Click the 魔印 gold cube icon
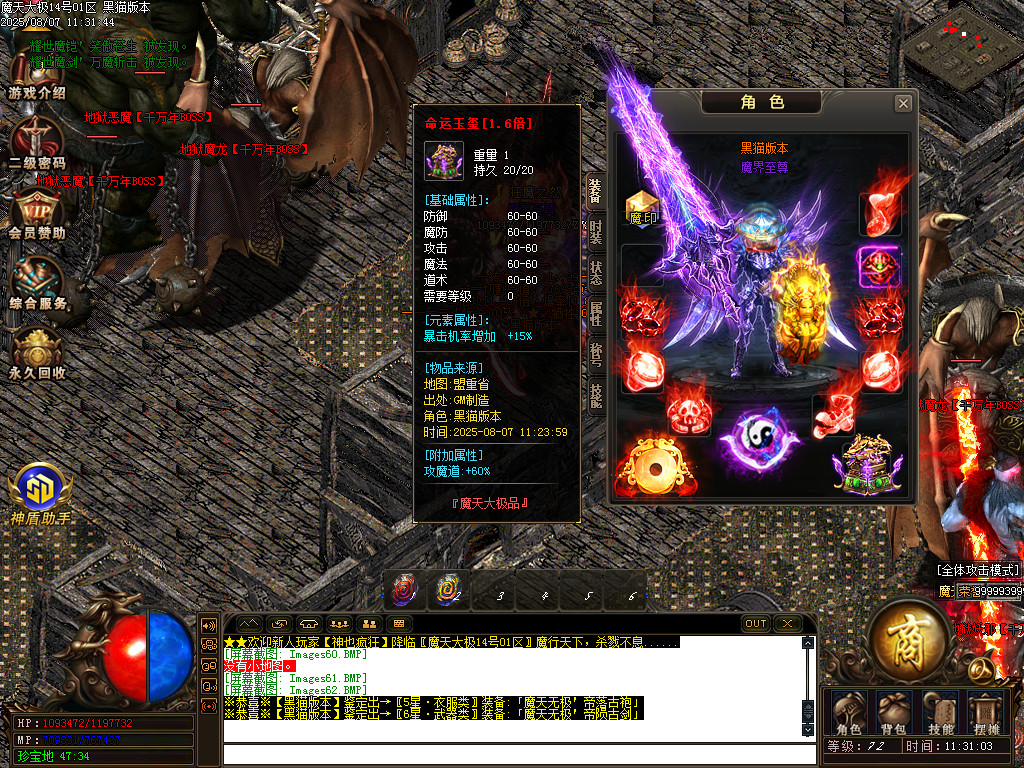 [642, 207]
